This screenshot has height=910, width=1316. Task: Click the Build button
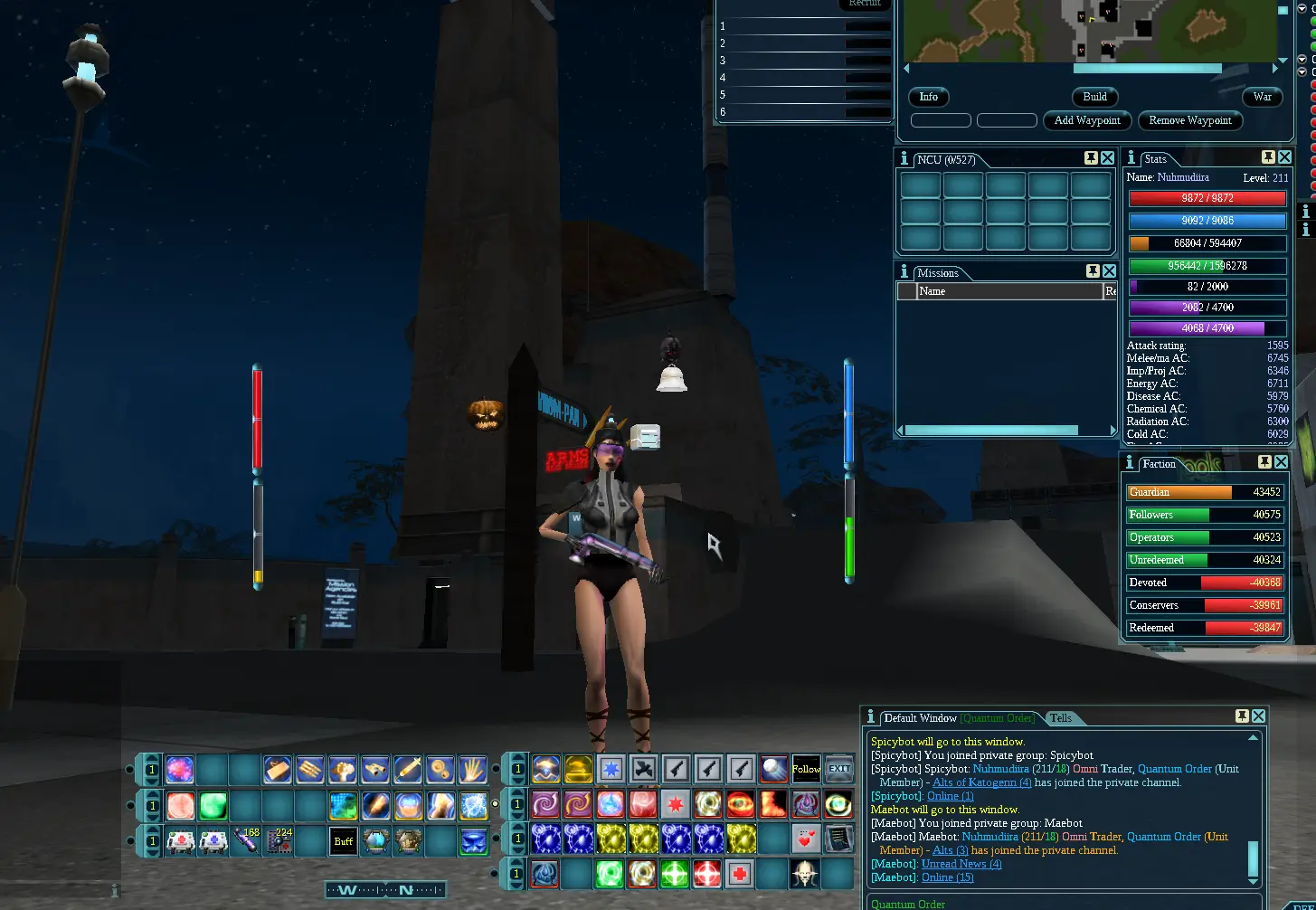coord(1094,97)
